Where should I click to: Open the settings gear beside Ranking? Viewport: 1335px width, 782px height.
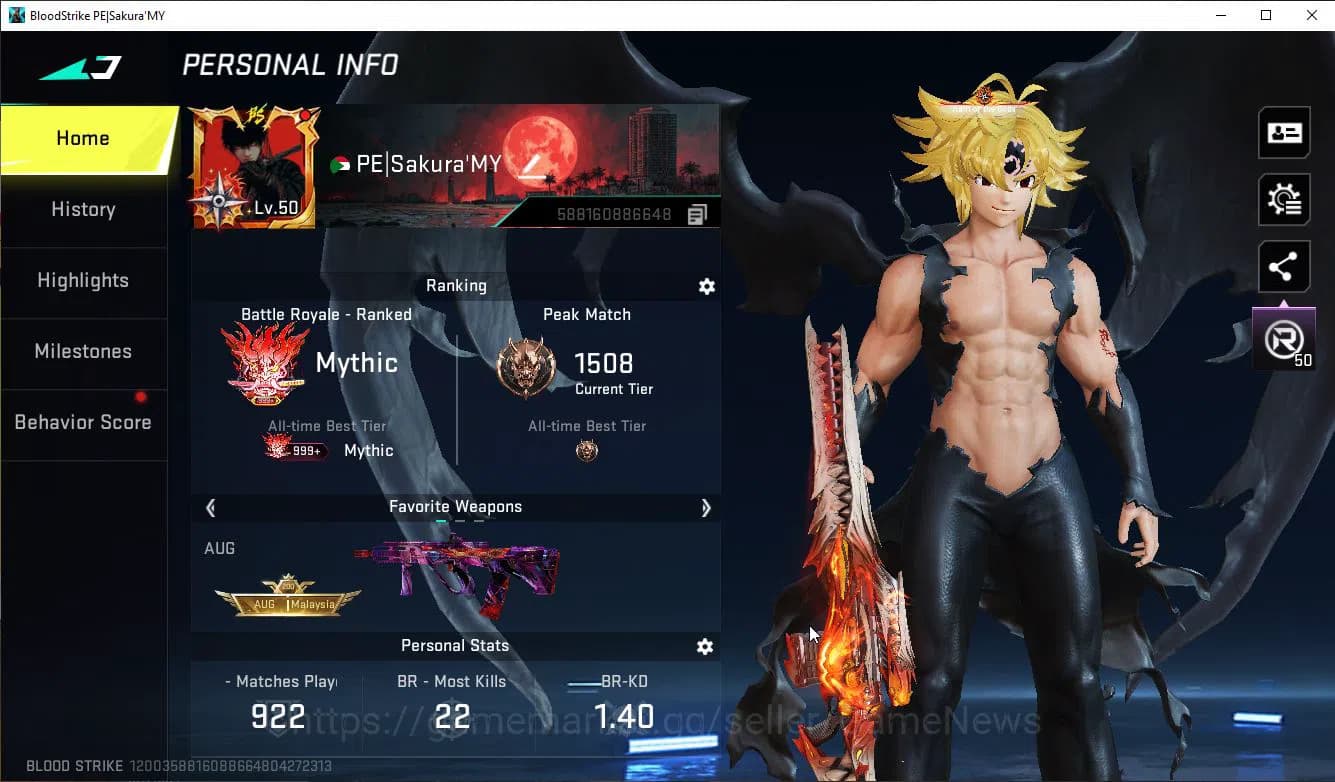click(707, 287)
